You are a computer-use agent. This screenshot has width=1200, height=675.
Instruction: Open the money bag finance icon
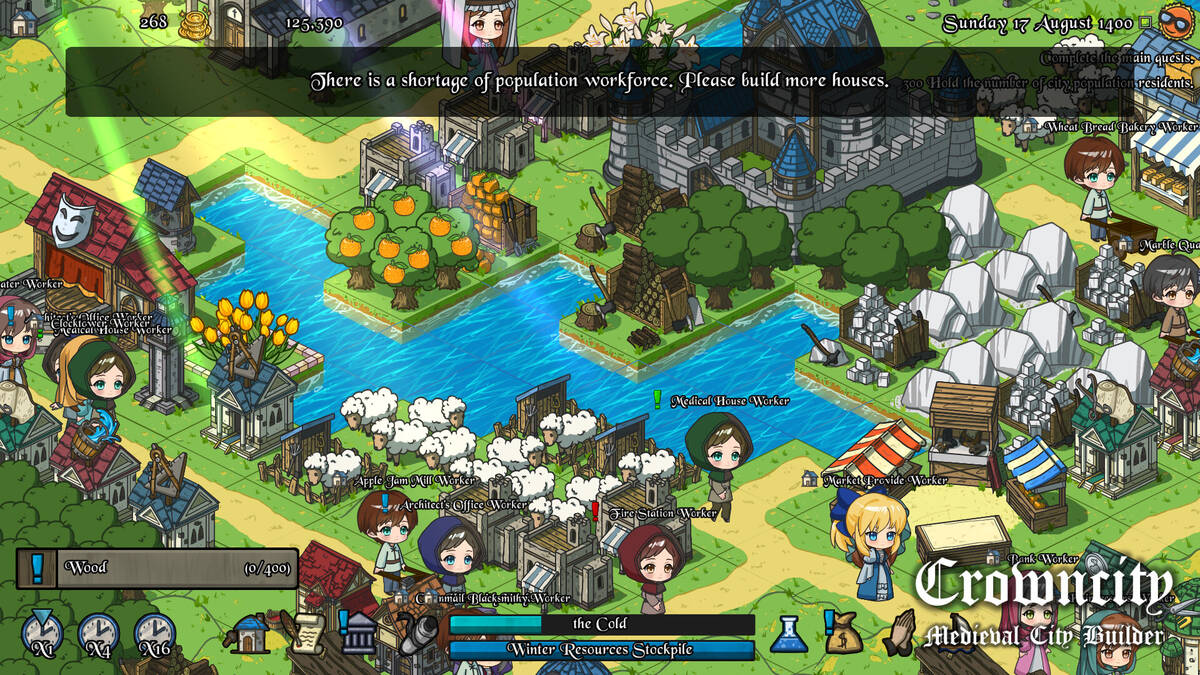coord(843,634)
